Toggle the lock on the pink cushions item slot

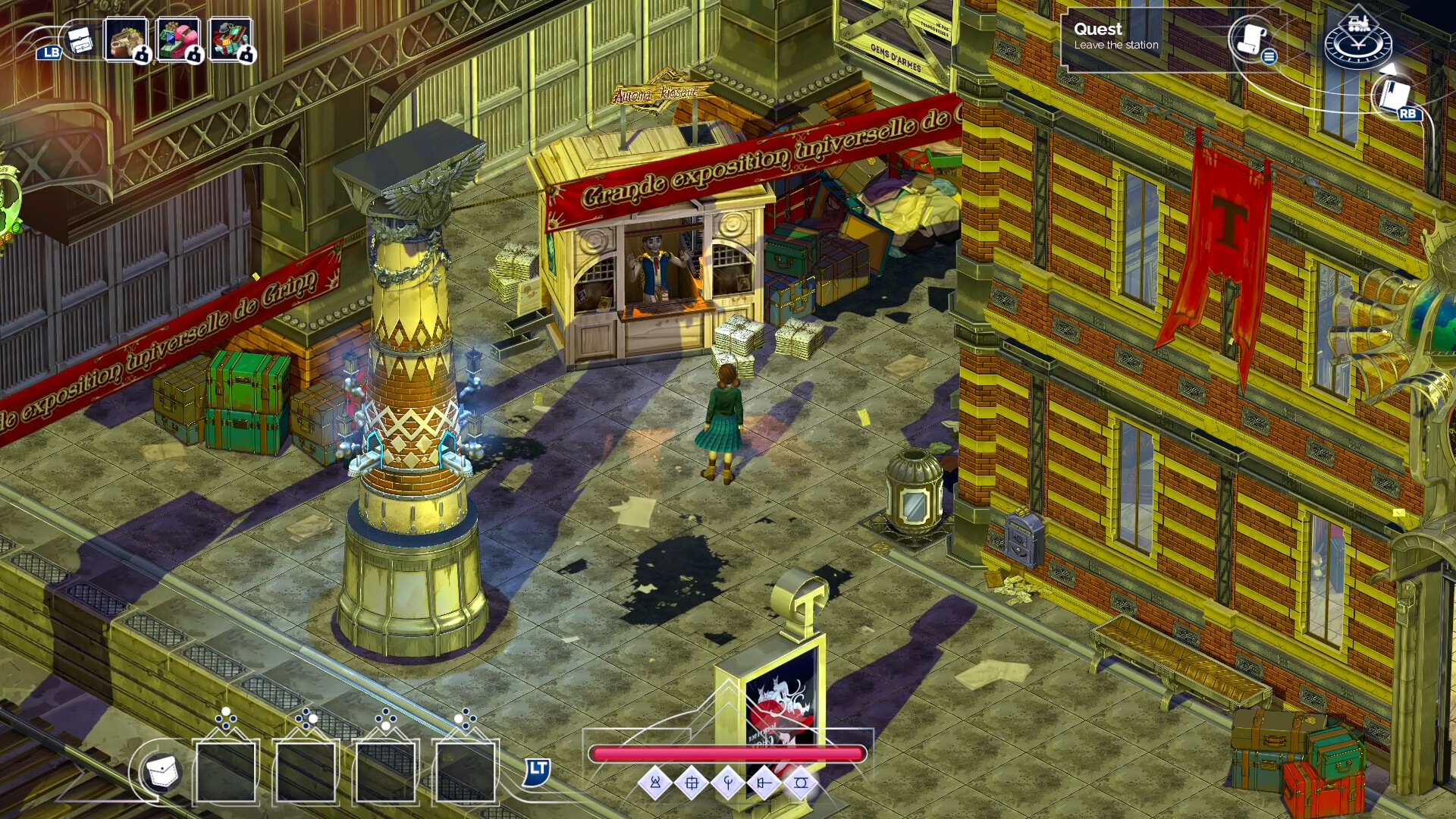(193, 56)
